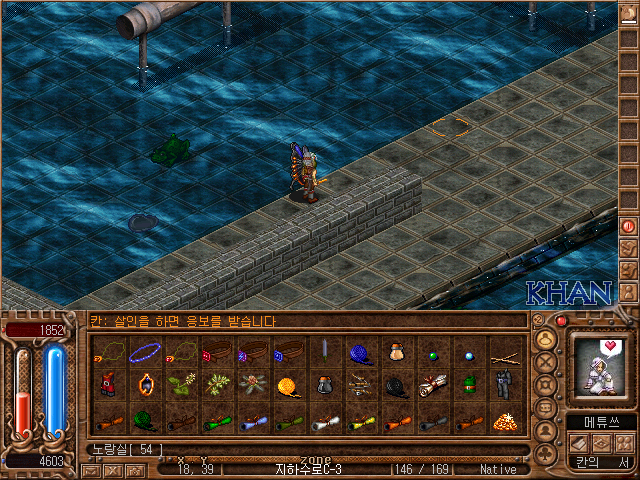Select the gold coin pile slot
This screenshot has width=640, height=480.
point(504,420)
